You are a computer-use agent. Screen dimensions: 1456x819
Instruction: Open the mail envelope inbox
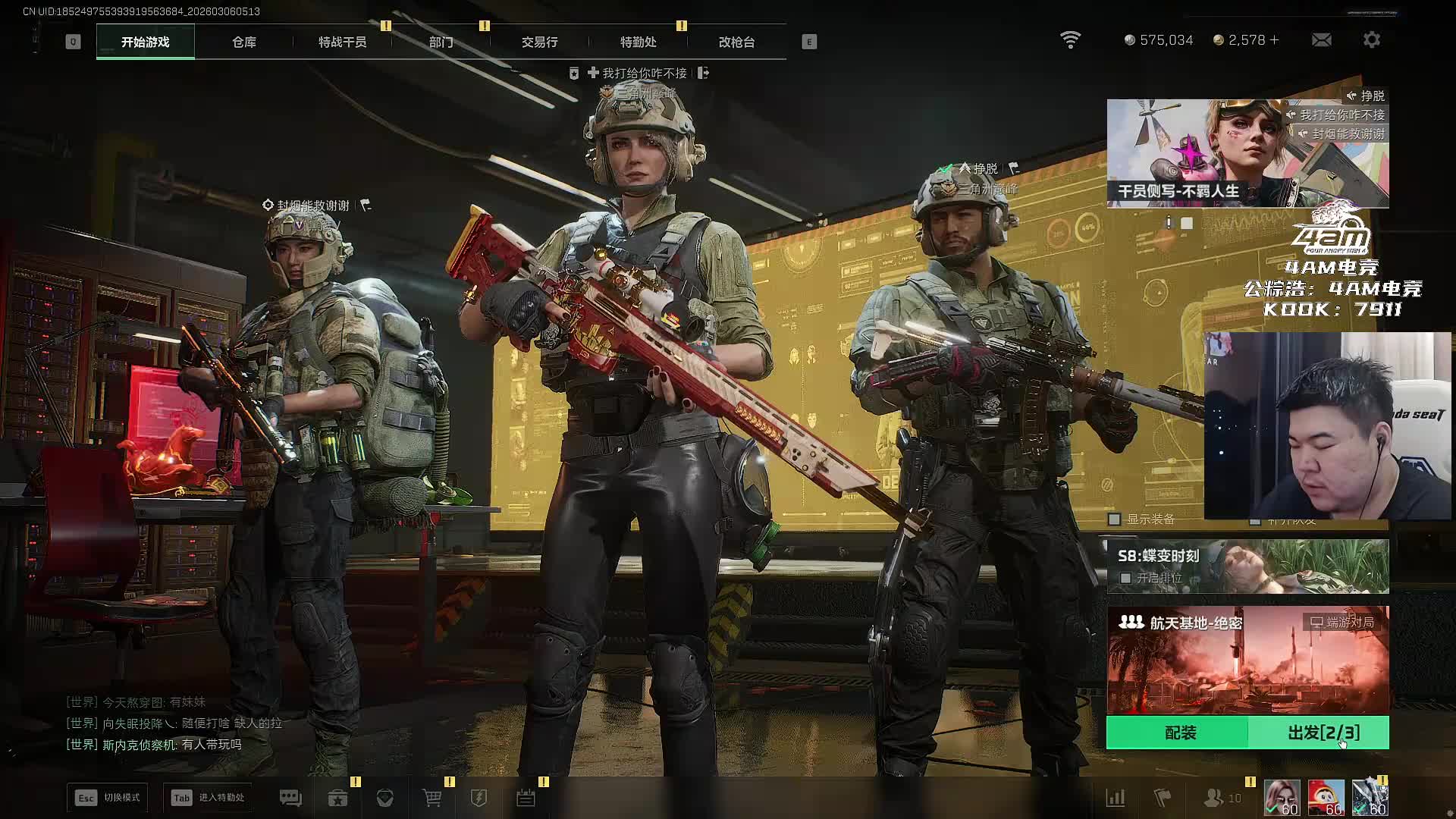tap(1321, 40)
